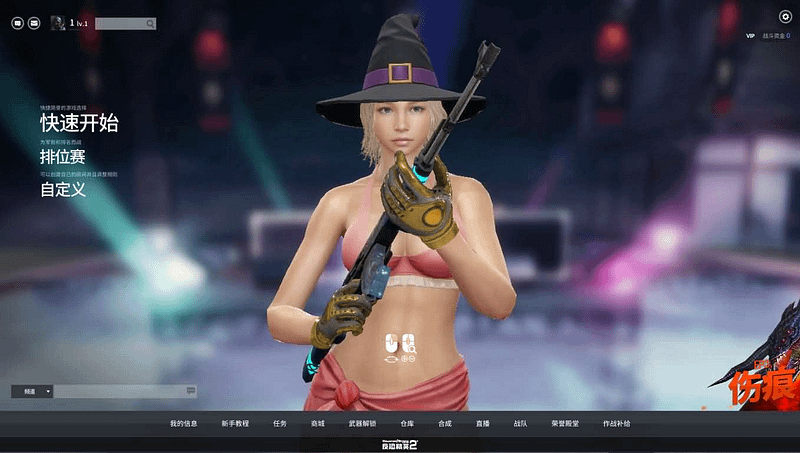Open 武器解锁 weapon unlocks

[x=362, y=424]
